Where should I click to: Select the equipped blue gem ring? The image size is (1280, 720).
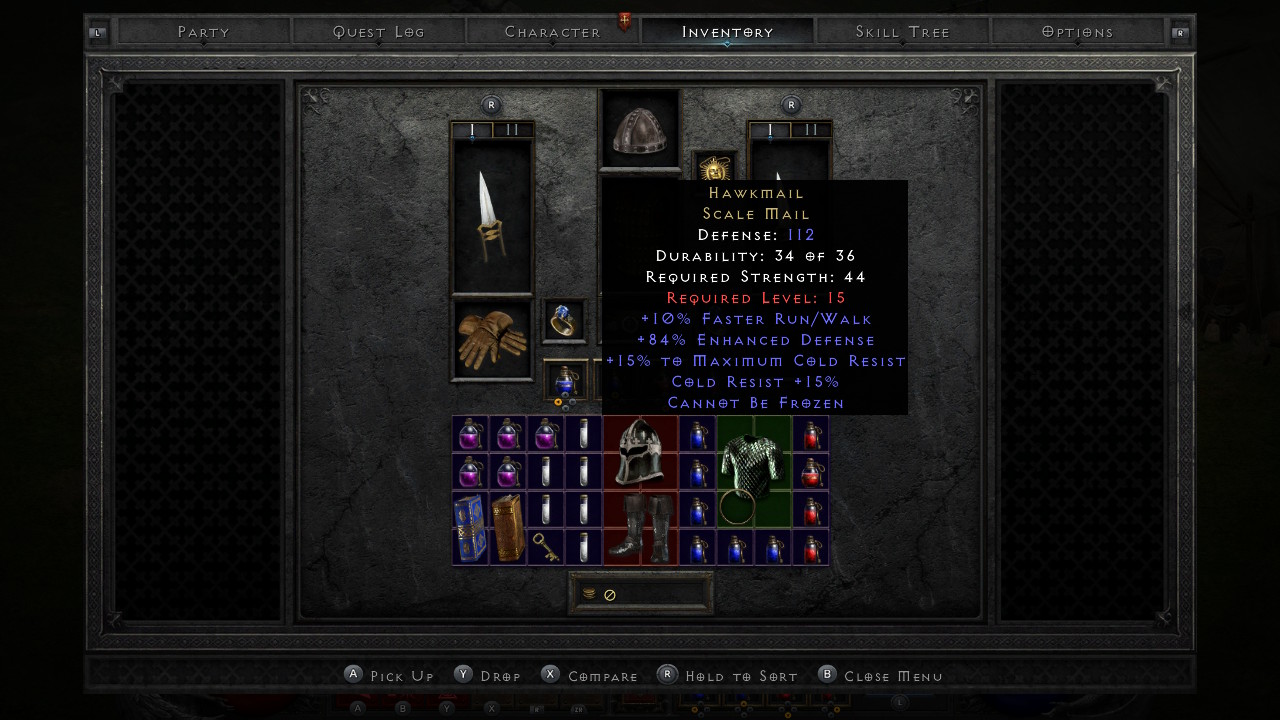coord(565,320)
